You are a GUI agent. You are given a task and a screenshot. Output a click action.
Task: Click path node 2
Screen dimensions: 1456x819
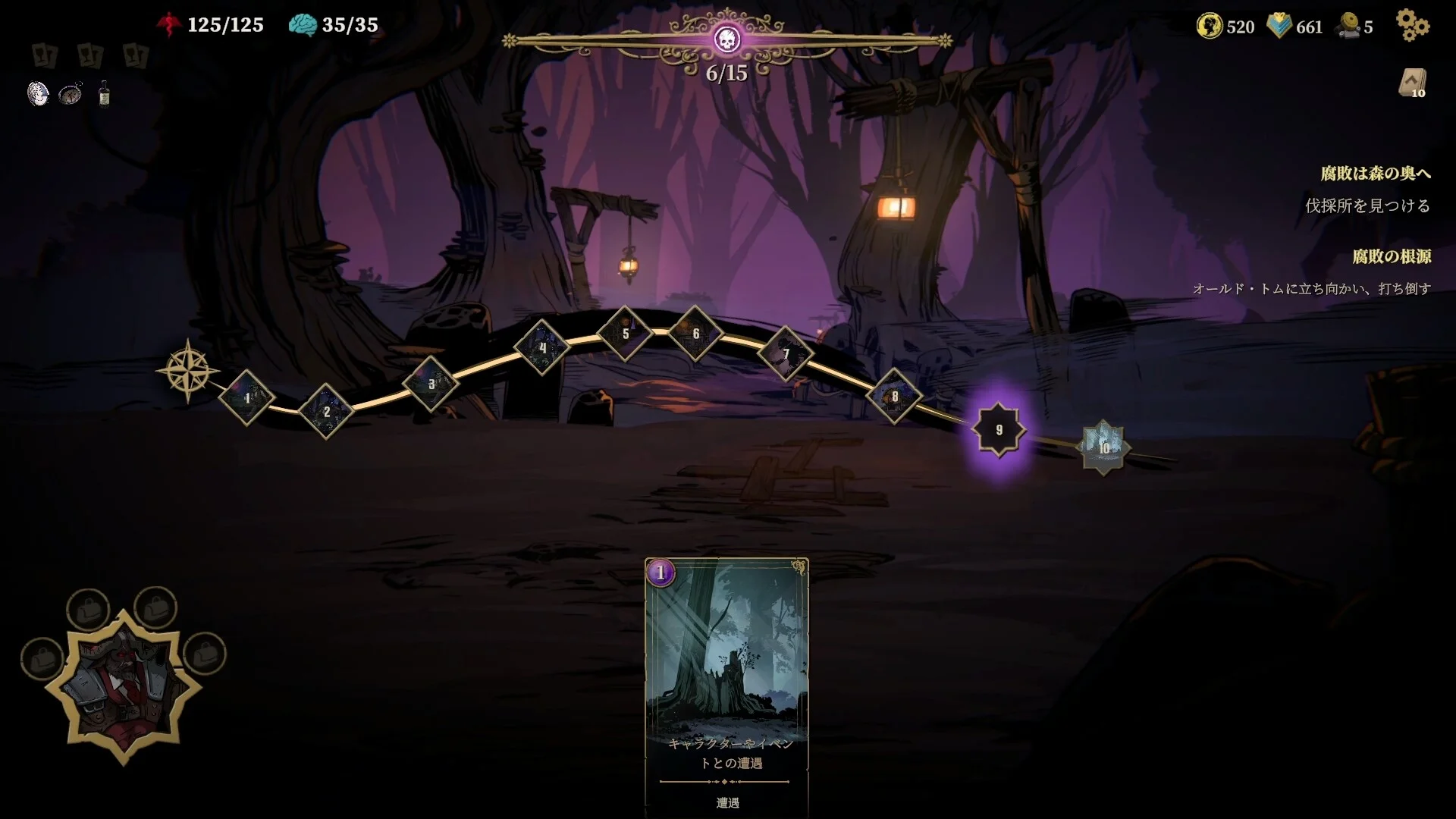coord(326,412)
